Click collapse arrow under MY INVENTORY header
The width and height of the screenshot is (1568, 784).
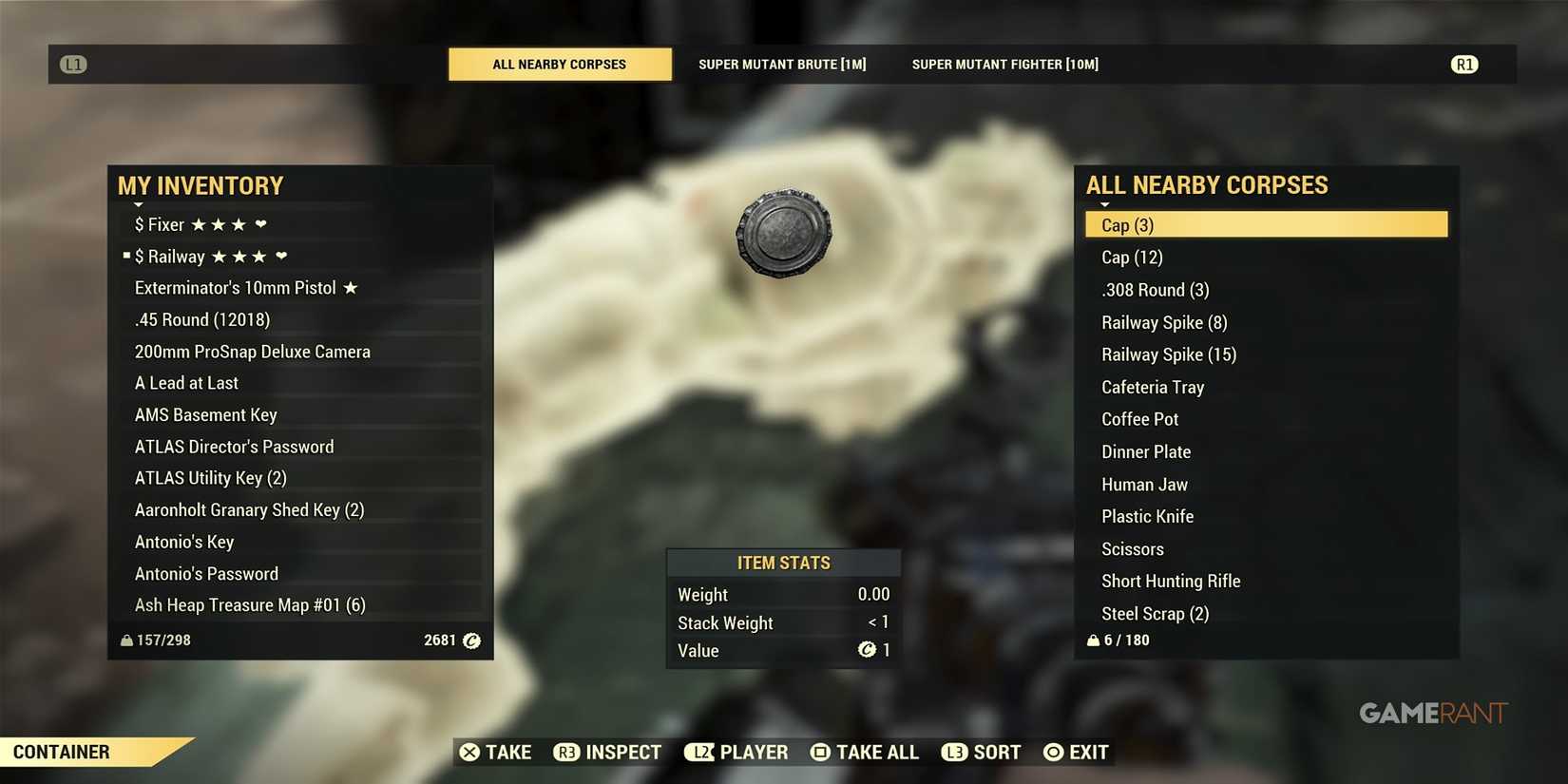(x=138, y=203)
